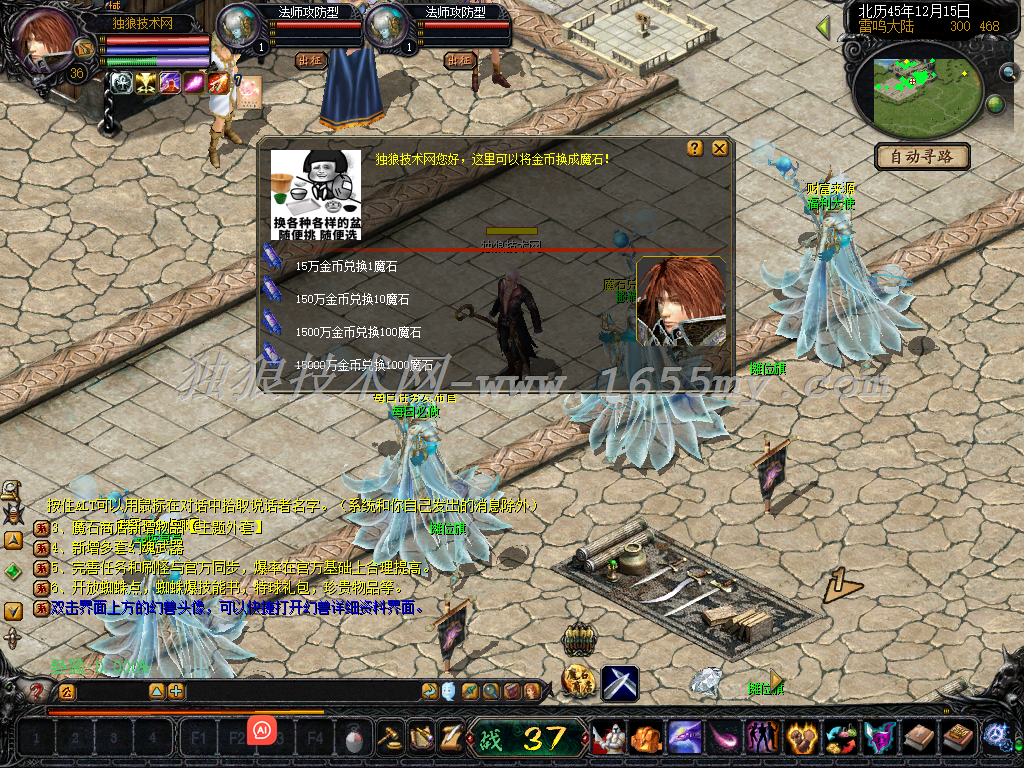This screenshot has width=1024, height=768.
Task: Click the chat plus button
Action: [x=176, y=691]
